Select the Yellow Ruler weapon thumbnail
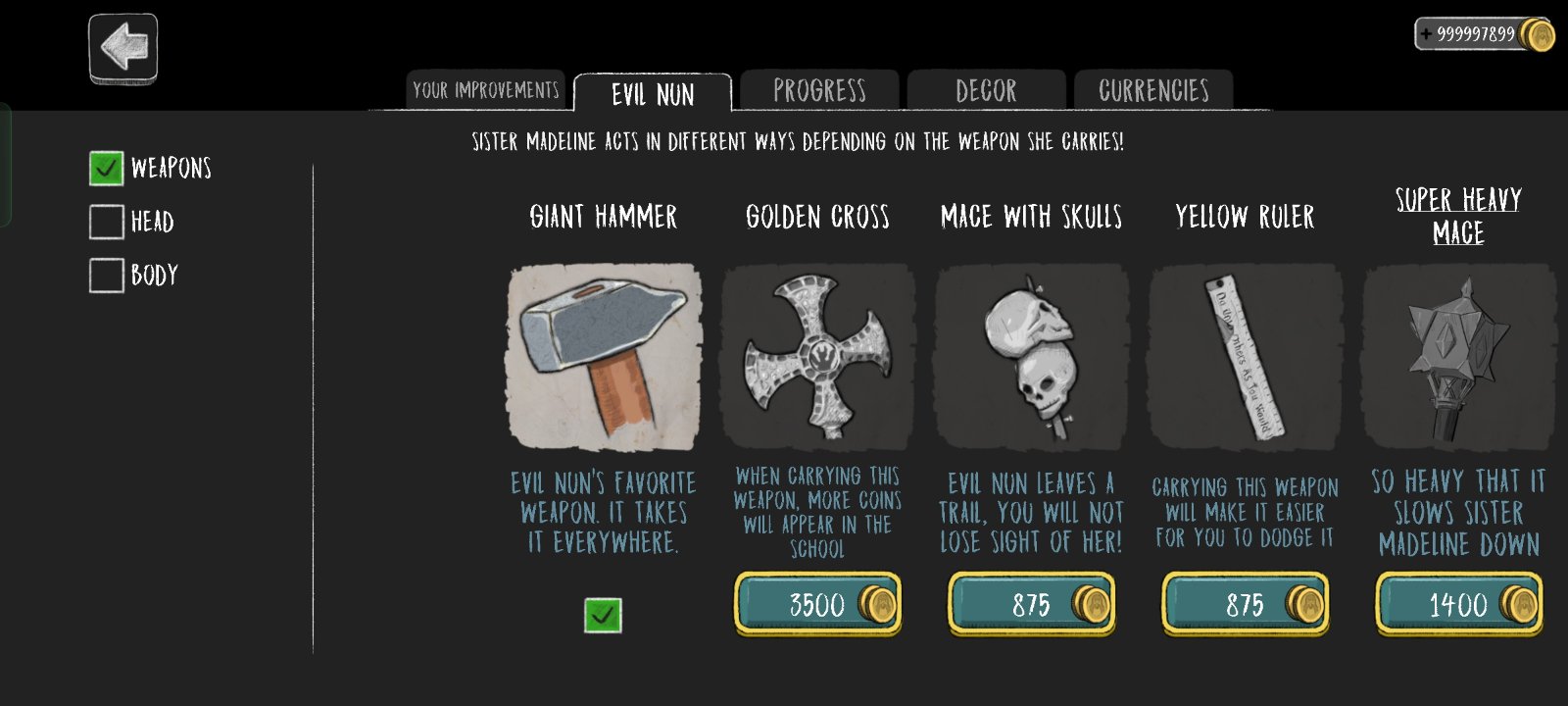 pyautogui.click(x=1246, y=357)
